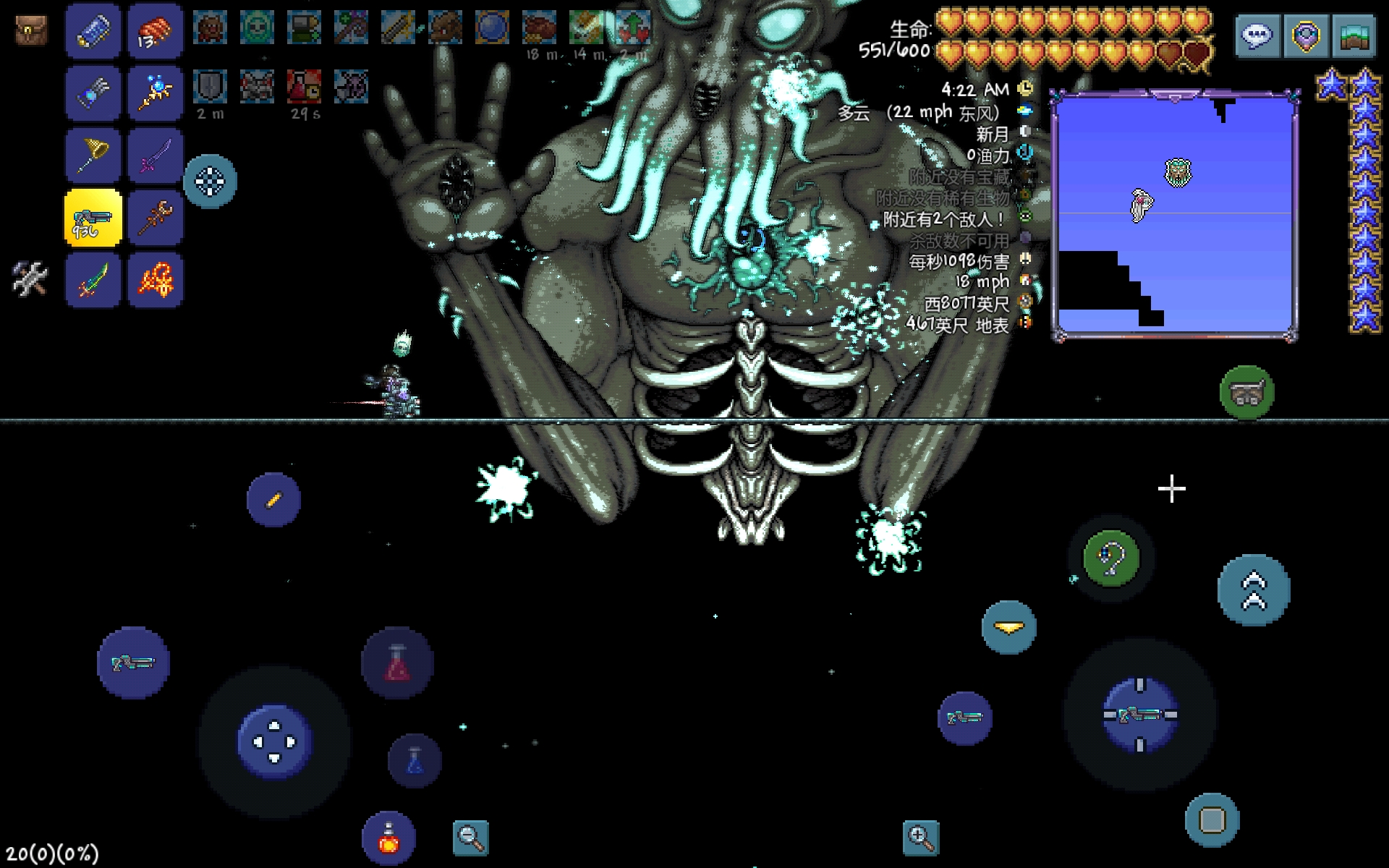Use the quick mount minecart button

point(1246,393)
